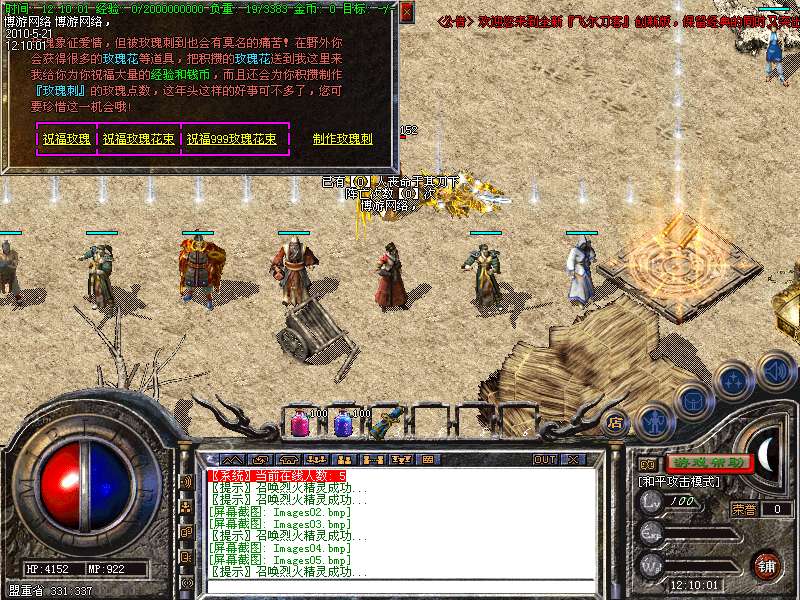
Task: Pick the 祝福999玫瑰花束 dialogue option
Action: 231,139
